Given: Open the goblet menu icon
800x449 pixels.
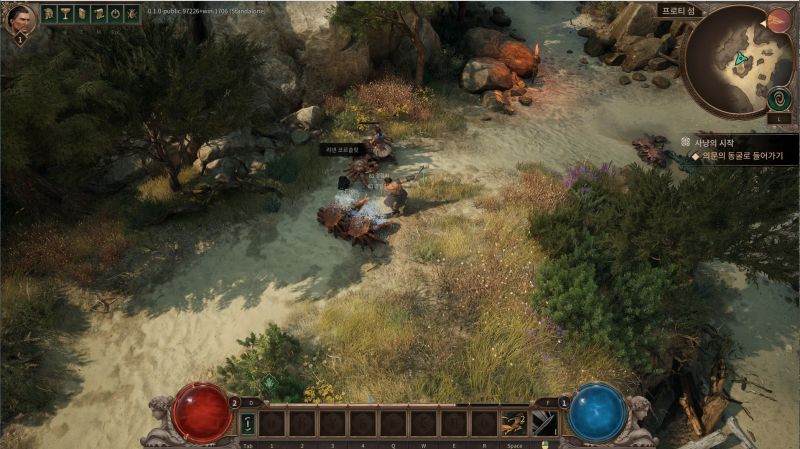Looking at the screenshot, I should point(65,14).
